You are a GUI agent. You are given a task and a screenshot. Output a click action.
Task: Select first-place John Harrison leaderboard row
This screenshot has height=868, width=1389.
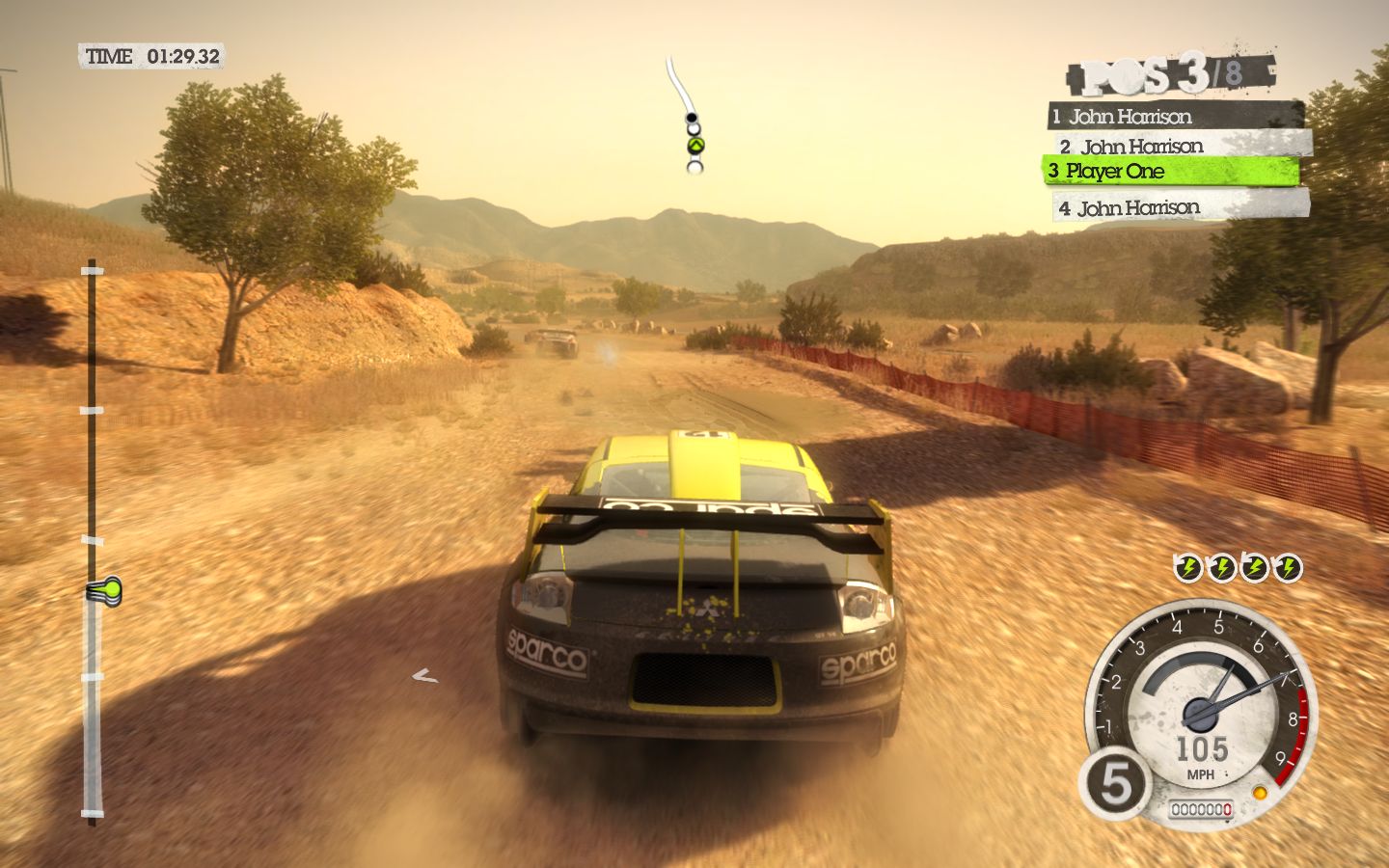1175,117
